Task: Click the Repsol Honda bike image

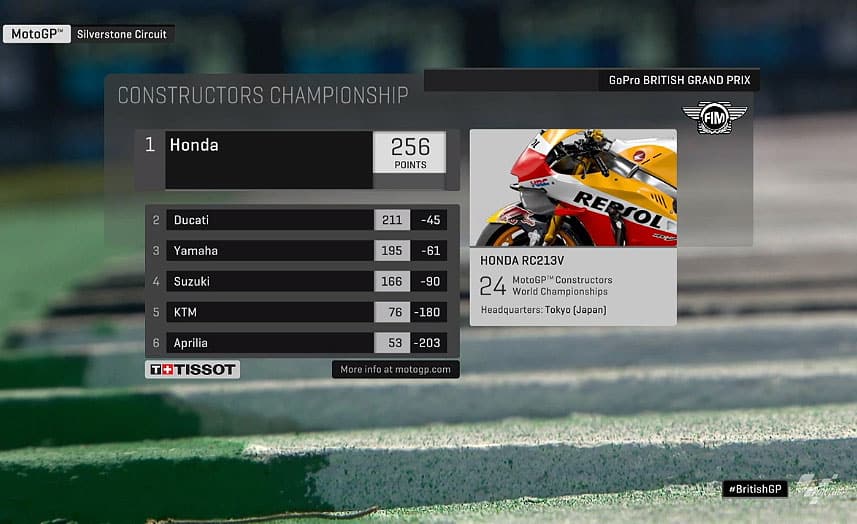Action: click(573, 187)
